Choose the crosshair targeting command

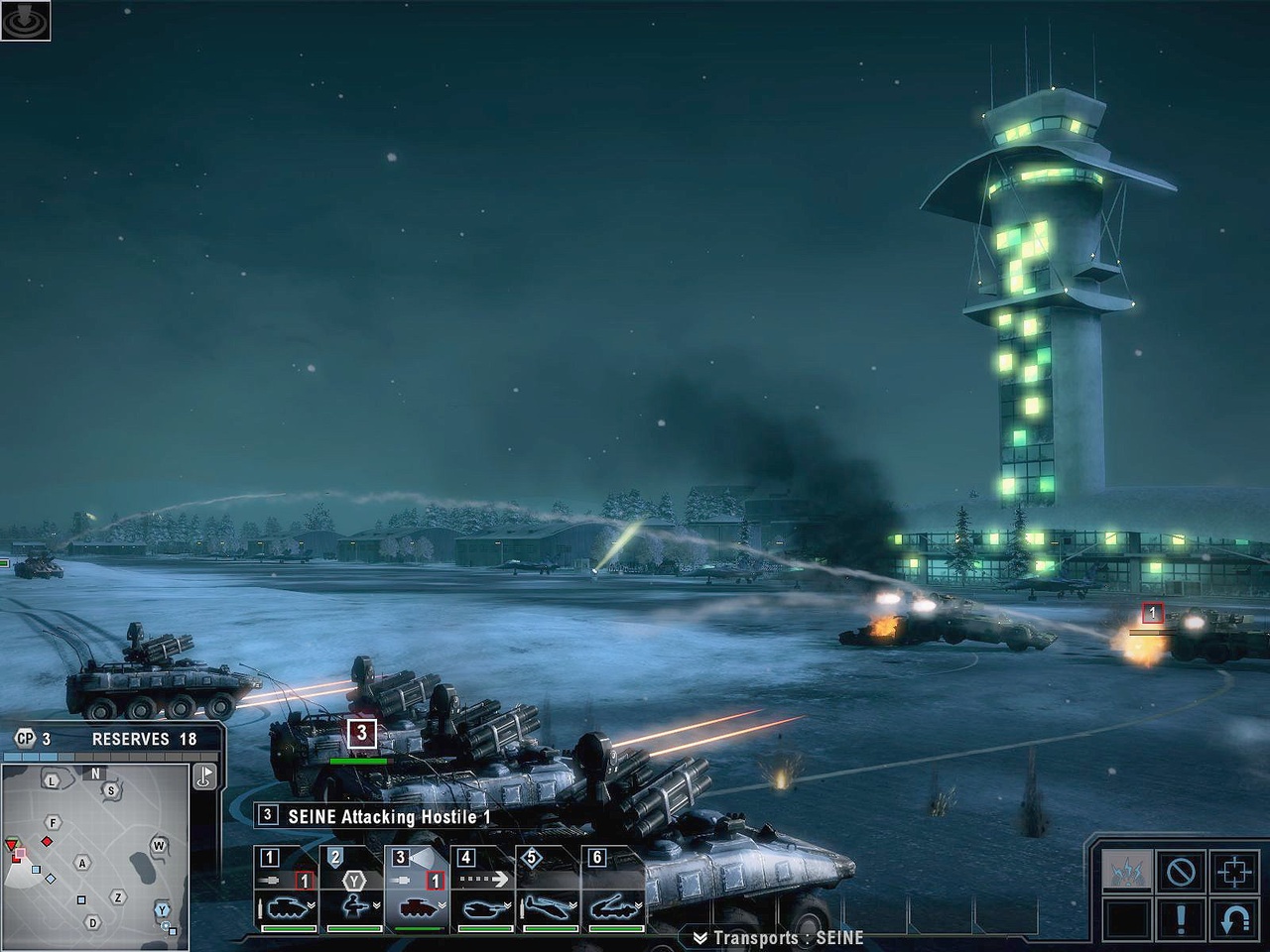(1233, 873)
